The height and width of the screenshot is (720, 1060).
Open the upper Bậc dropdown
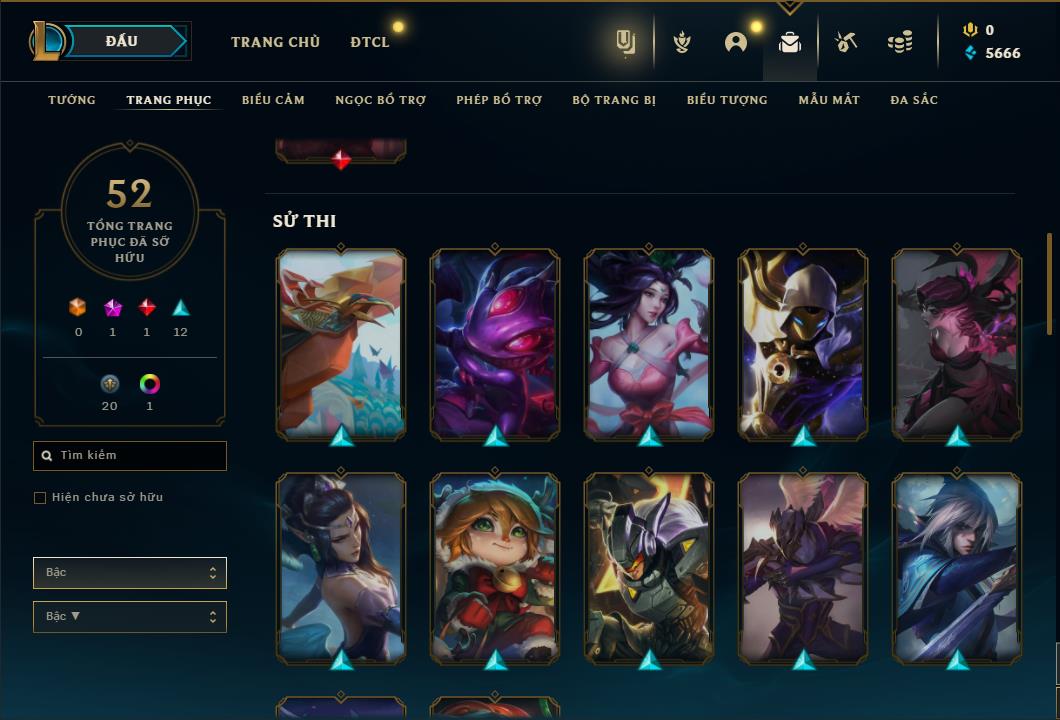click(x=130, y=573)
